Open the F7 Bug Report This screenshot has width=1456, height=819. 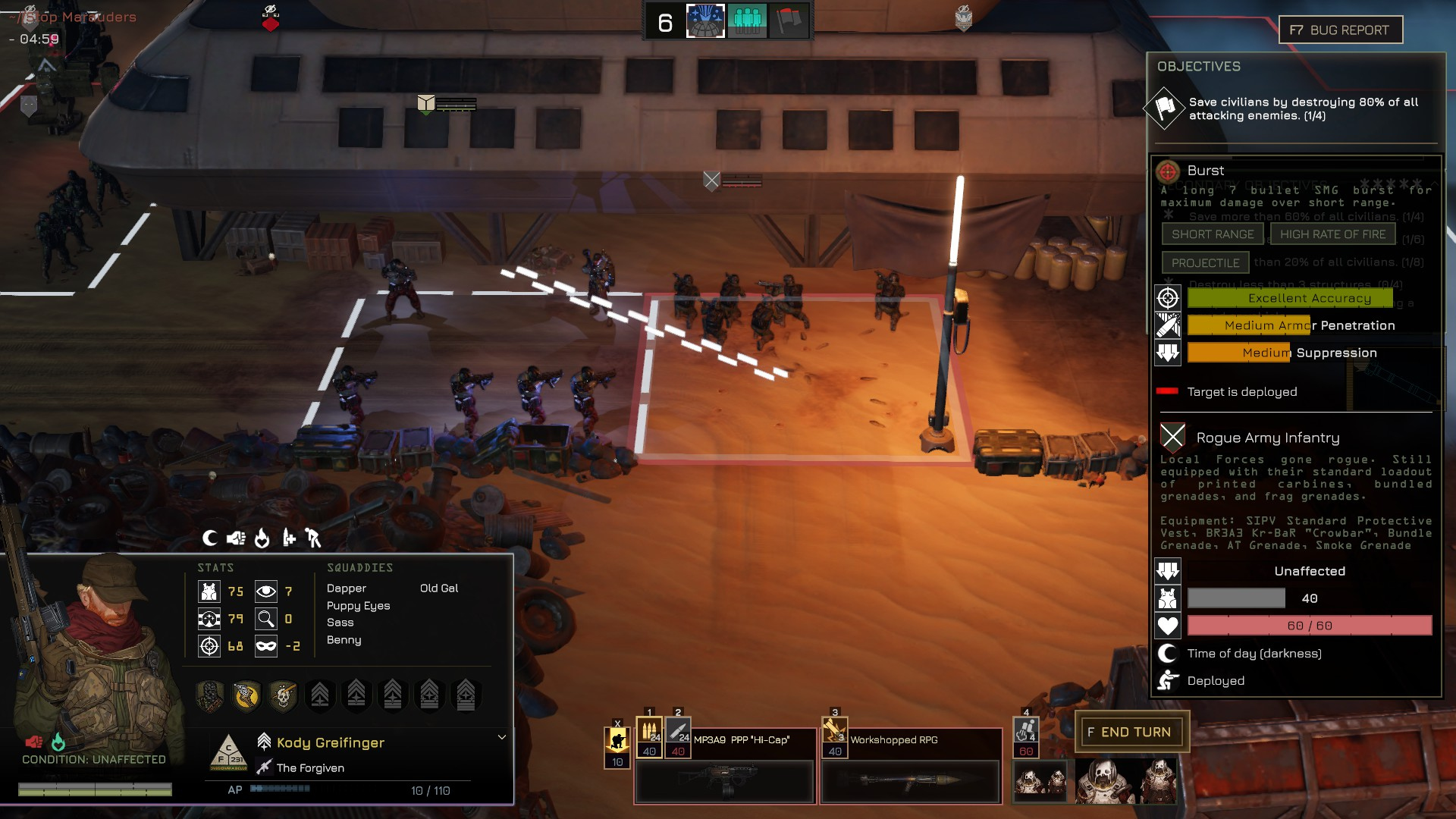(1340, 30)
